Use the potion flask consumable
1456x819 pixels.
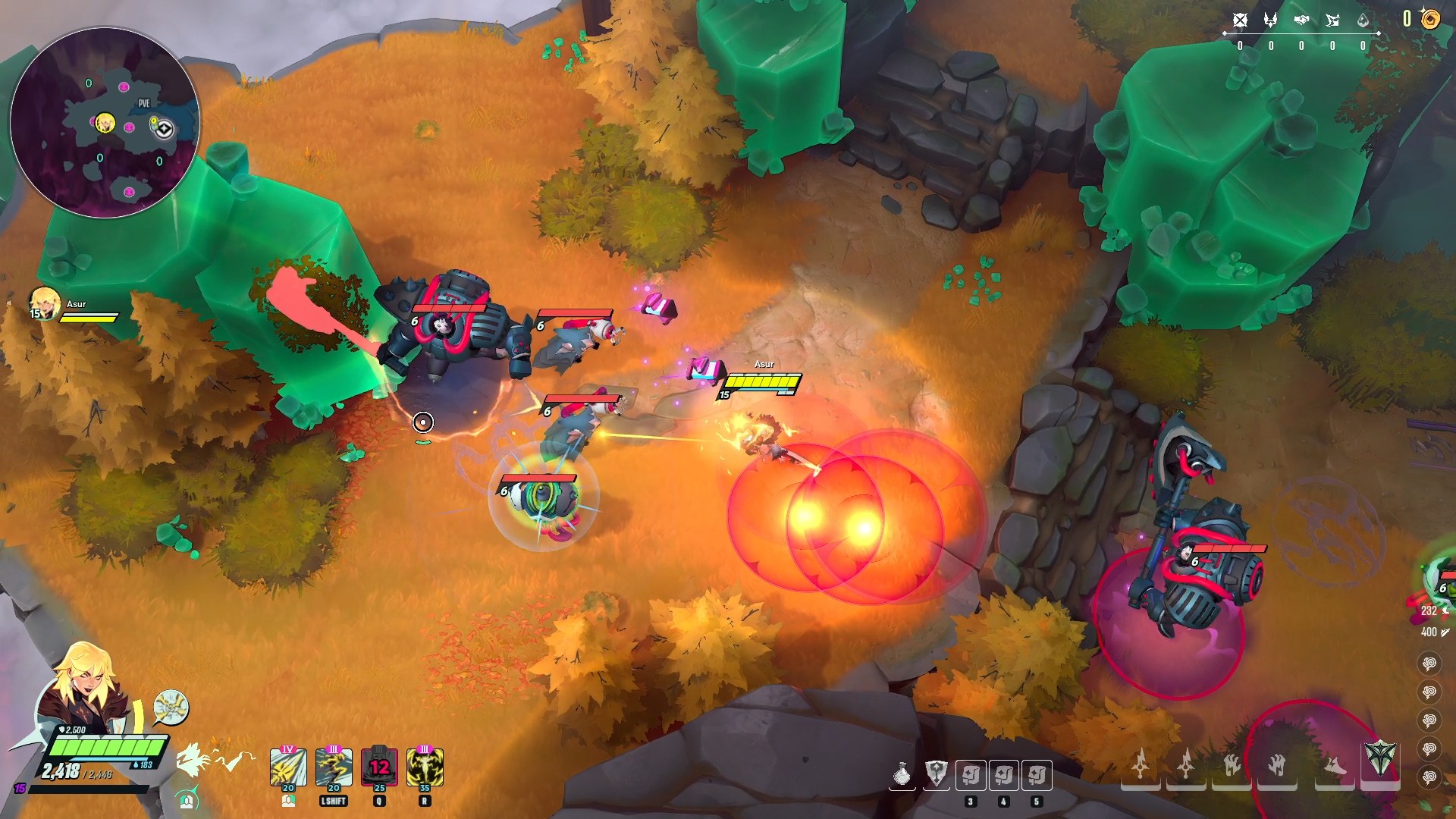[x=902, y=775]
